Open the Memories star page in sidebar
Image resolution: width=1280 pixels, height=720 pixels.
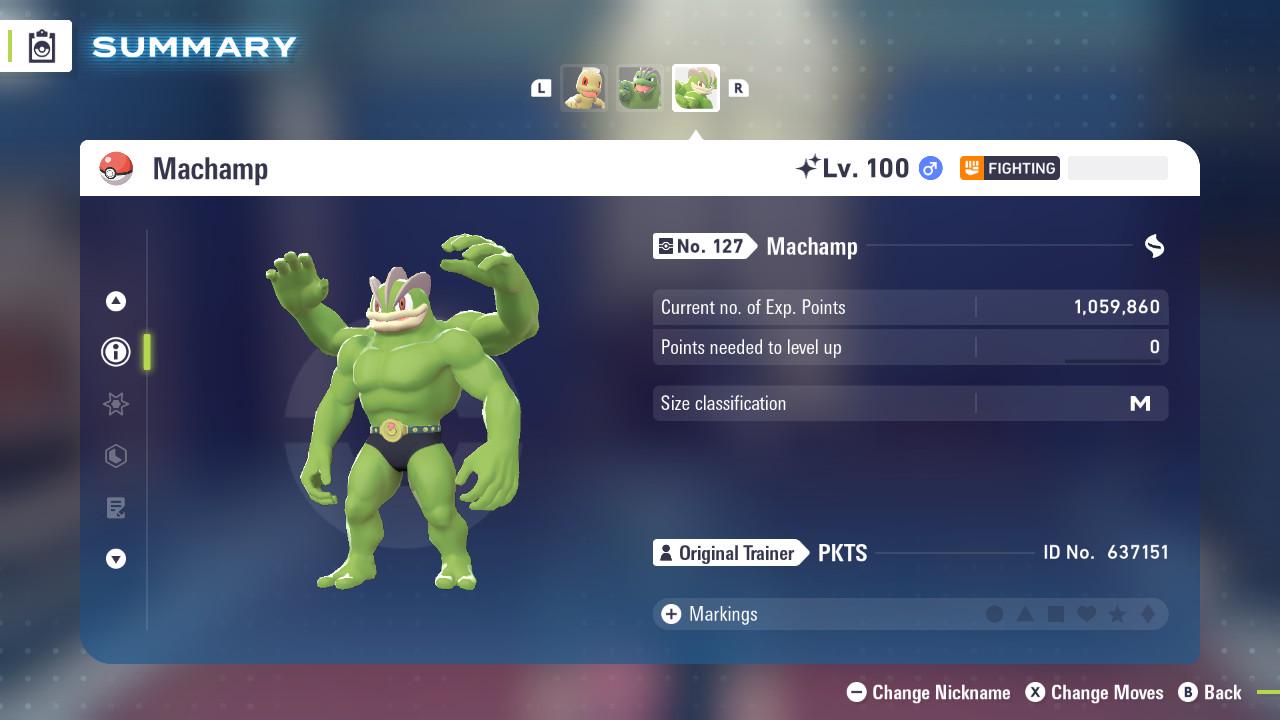115,404
